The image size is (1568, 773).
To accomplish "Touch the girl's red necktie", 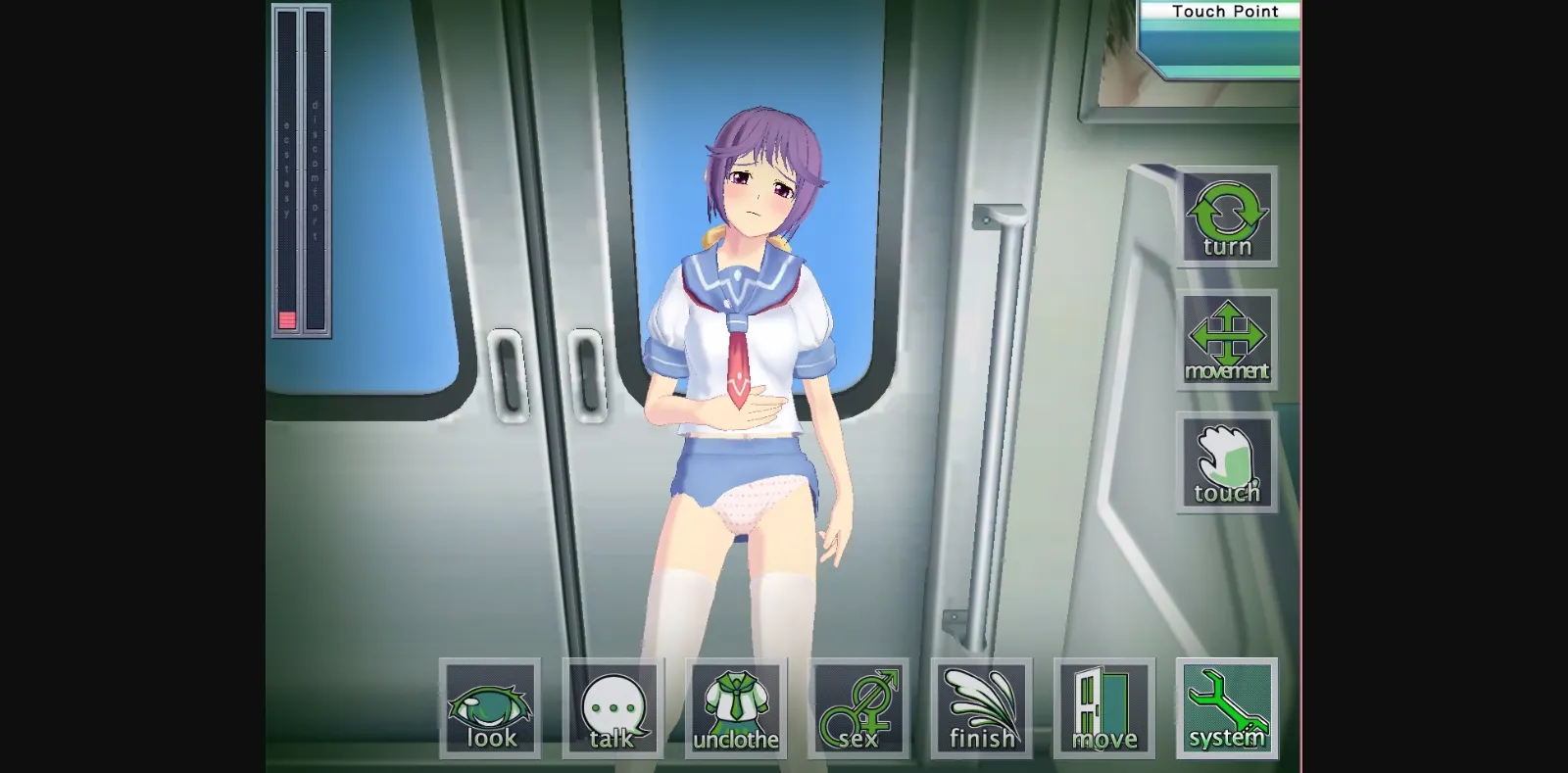I will 737,362.
